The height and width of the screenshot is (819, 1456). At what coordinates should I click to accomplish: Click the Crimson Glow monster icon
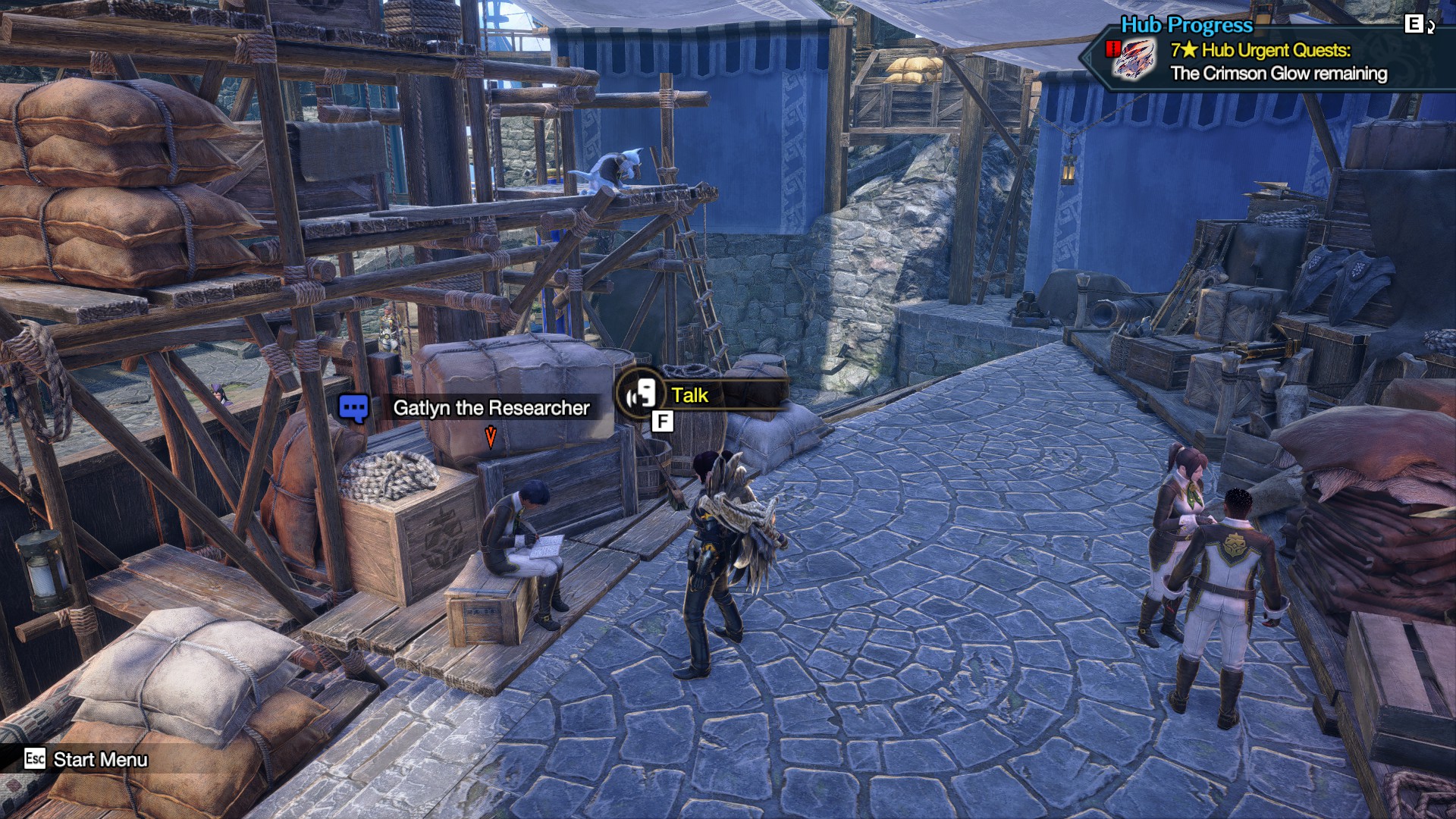pos(1134,59)
